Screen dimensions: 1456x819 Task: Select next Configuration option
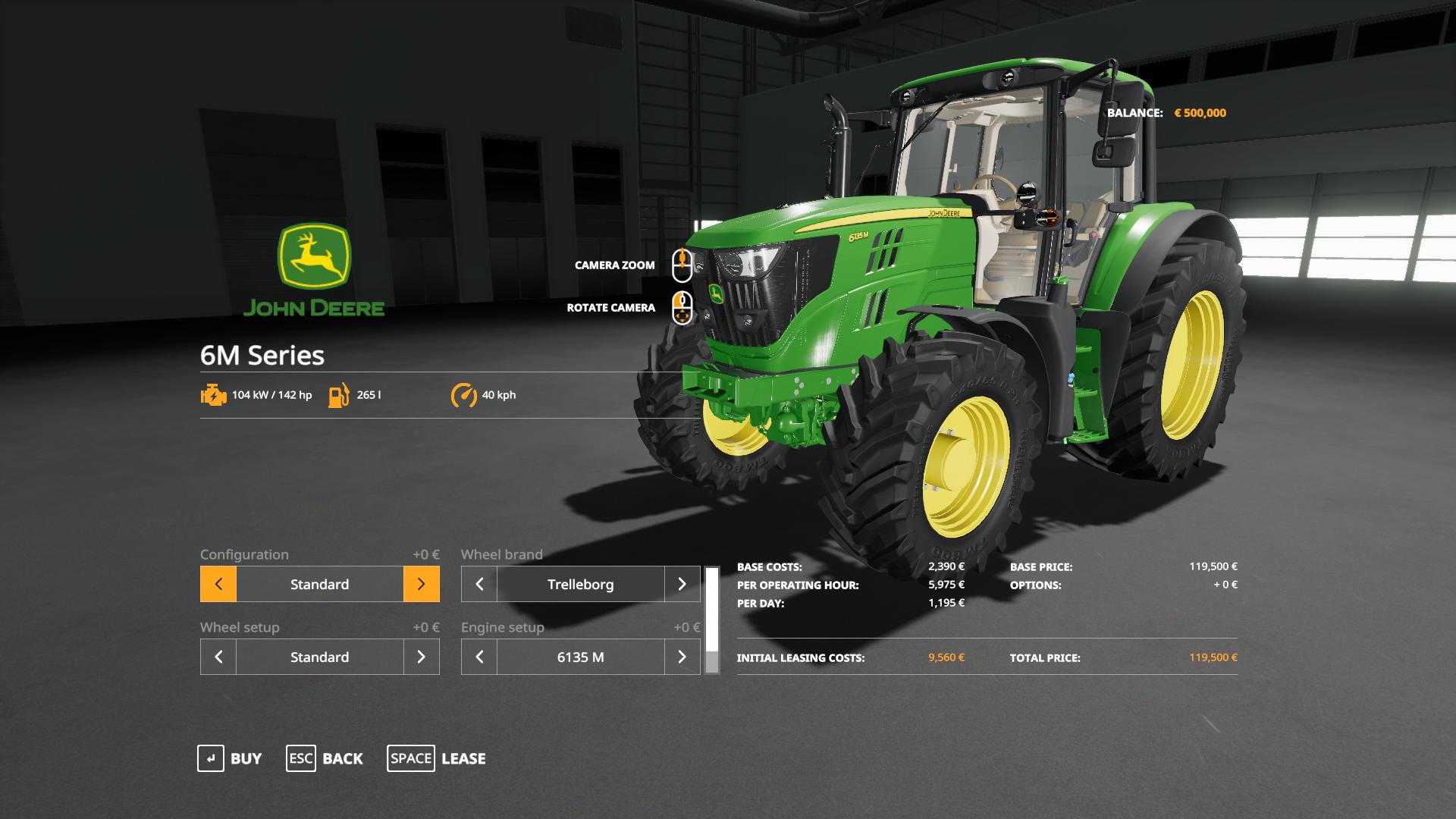[422, 584]
